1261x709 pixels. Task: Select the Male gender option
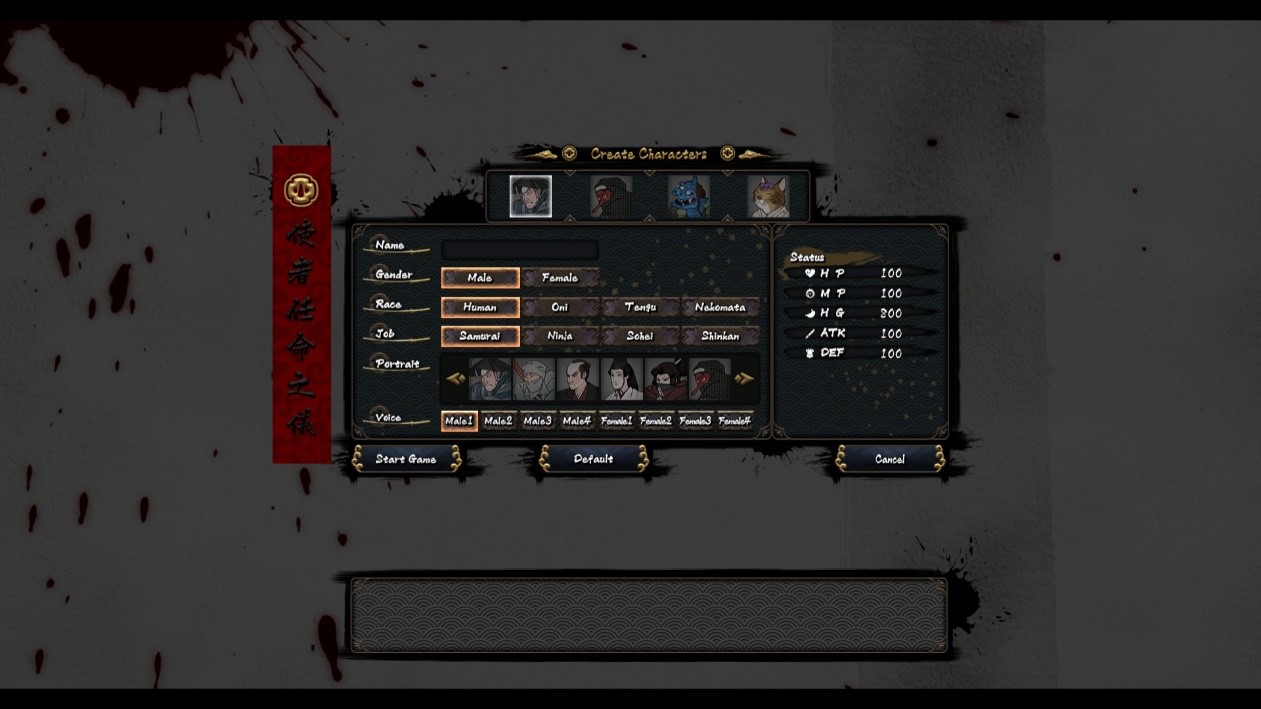pos(480,278)
